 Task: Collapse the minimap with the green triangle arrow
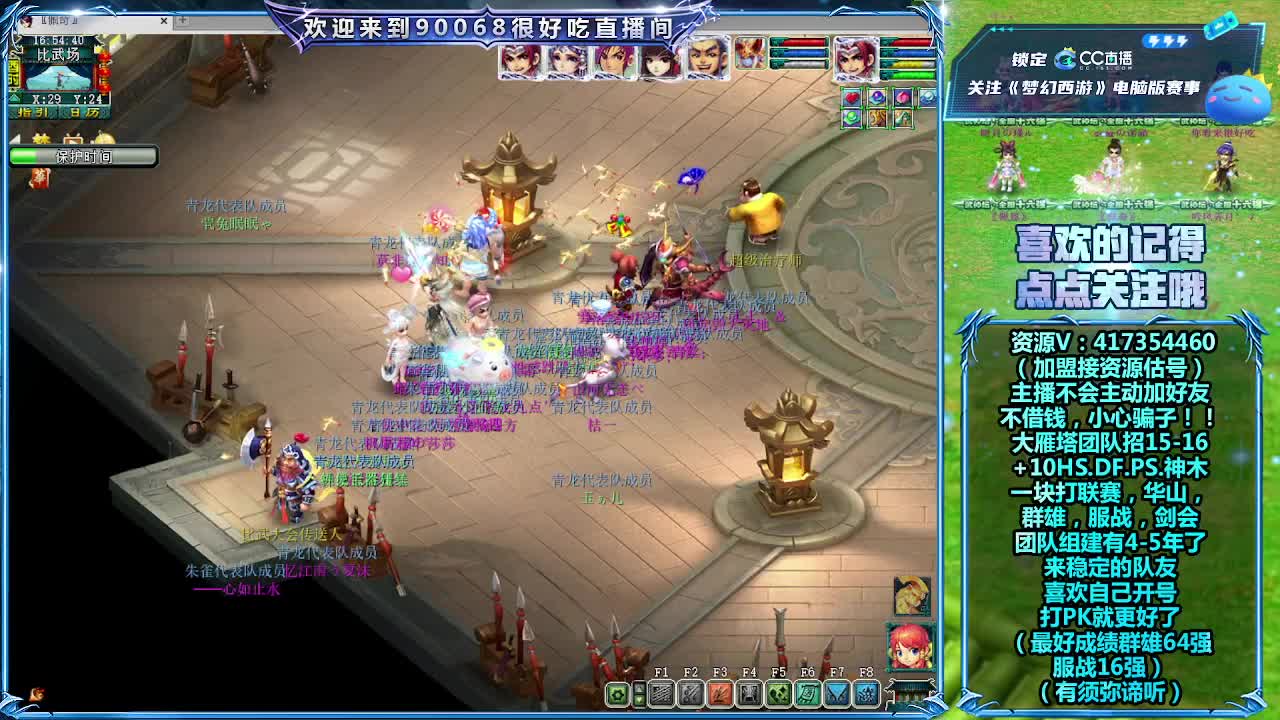coord(14,98)
